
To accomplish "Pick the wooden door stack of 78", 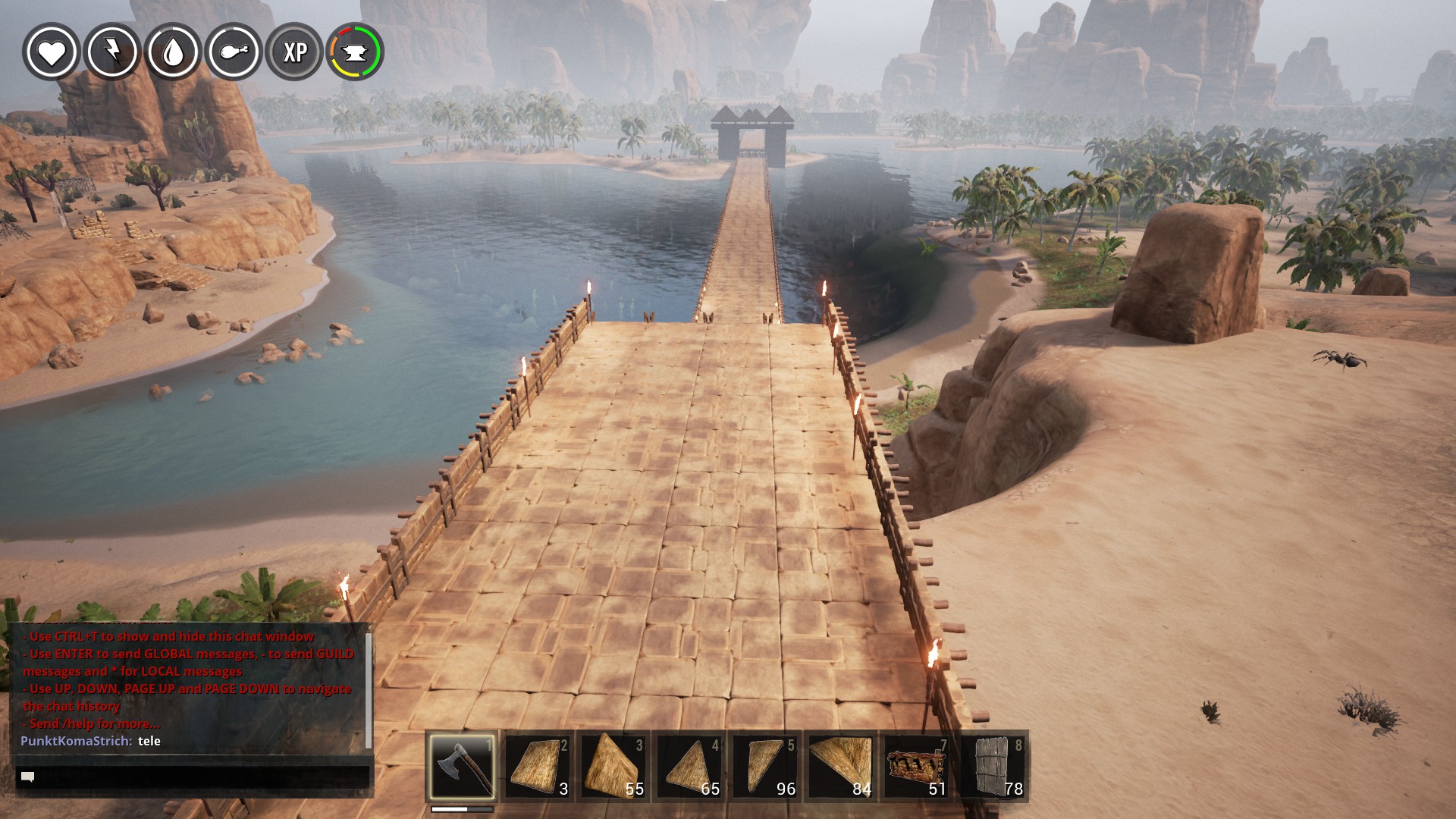I will (x=993, y=766).
